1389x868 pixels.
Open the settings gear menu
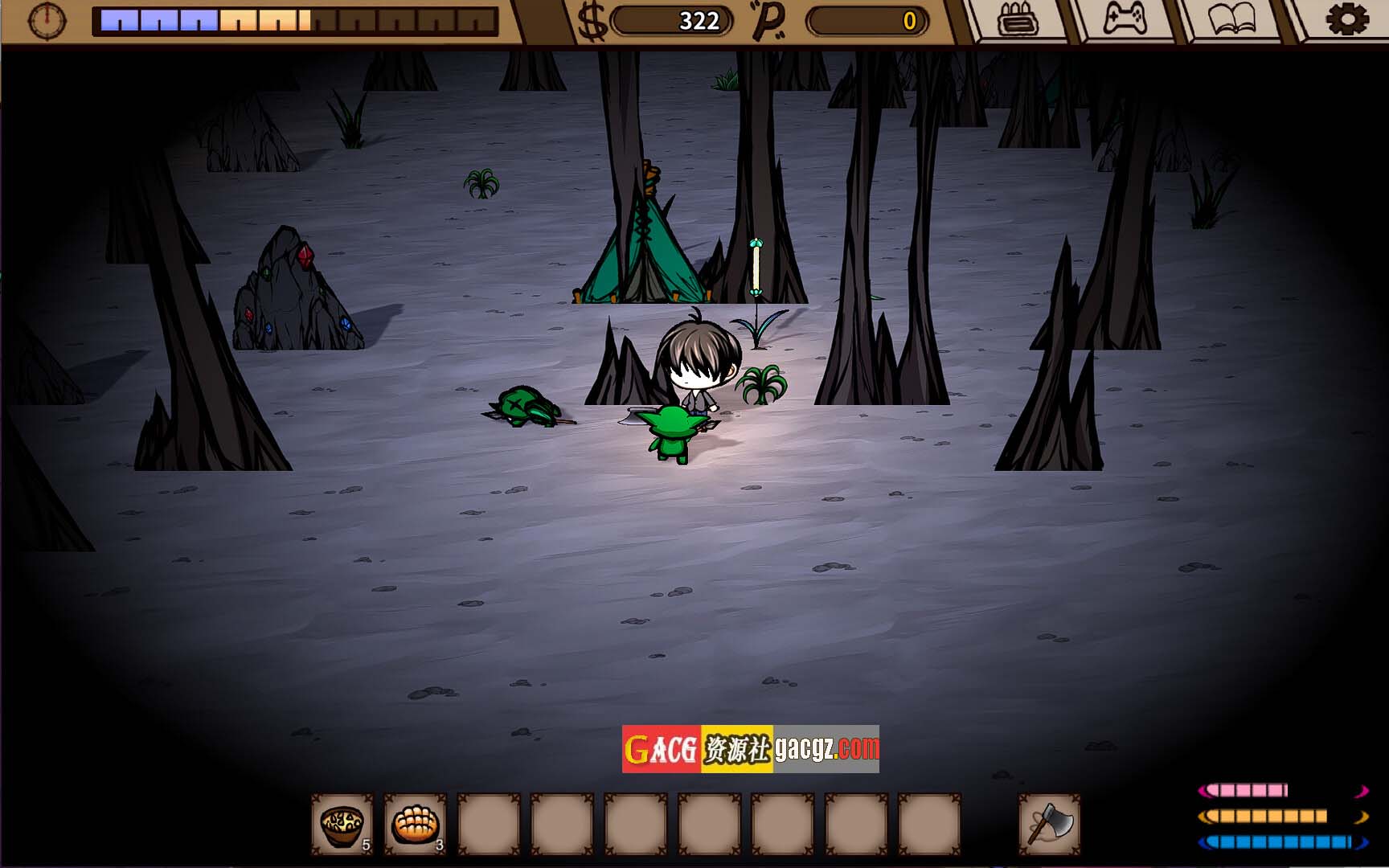coord(1346,19)
